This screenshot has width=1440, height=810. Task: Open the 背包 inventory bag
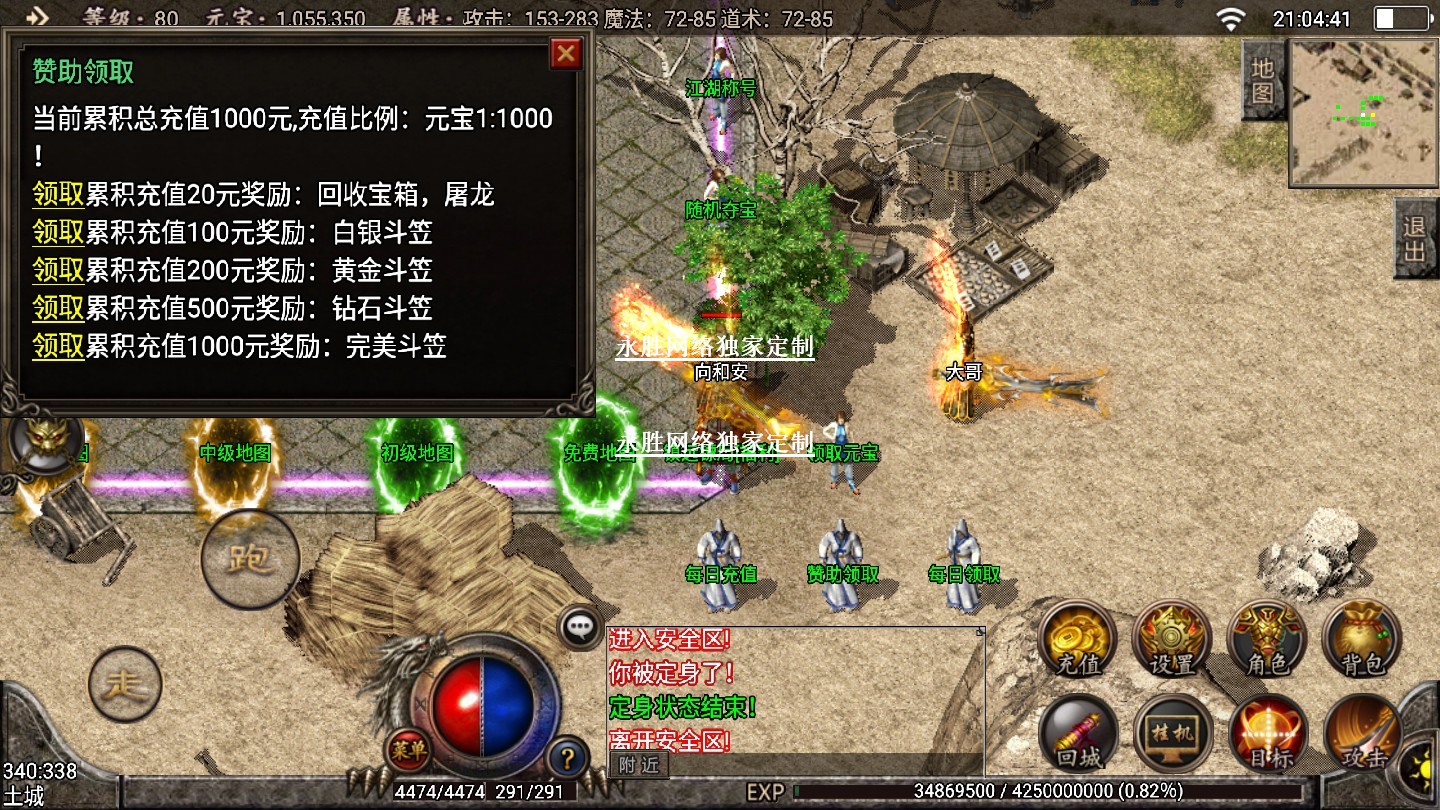(1361, 640)
